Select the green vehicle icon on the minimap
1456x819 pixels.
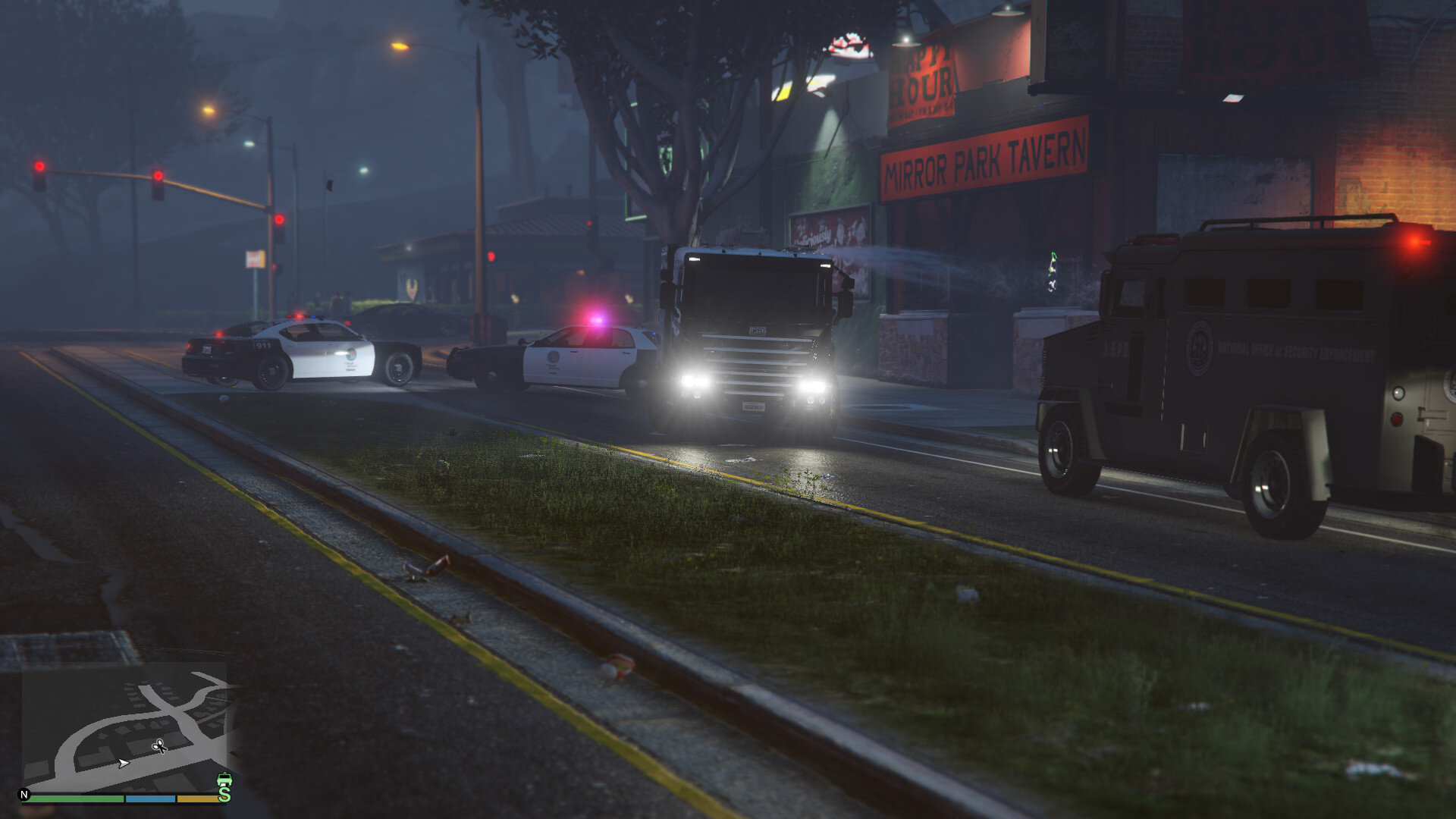[x=224, y=779]
